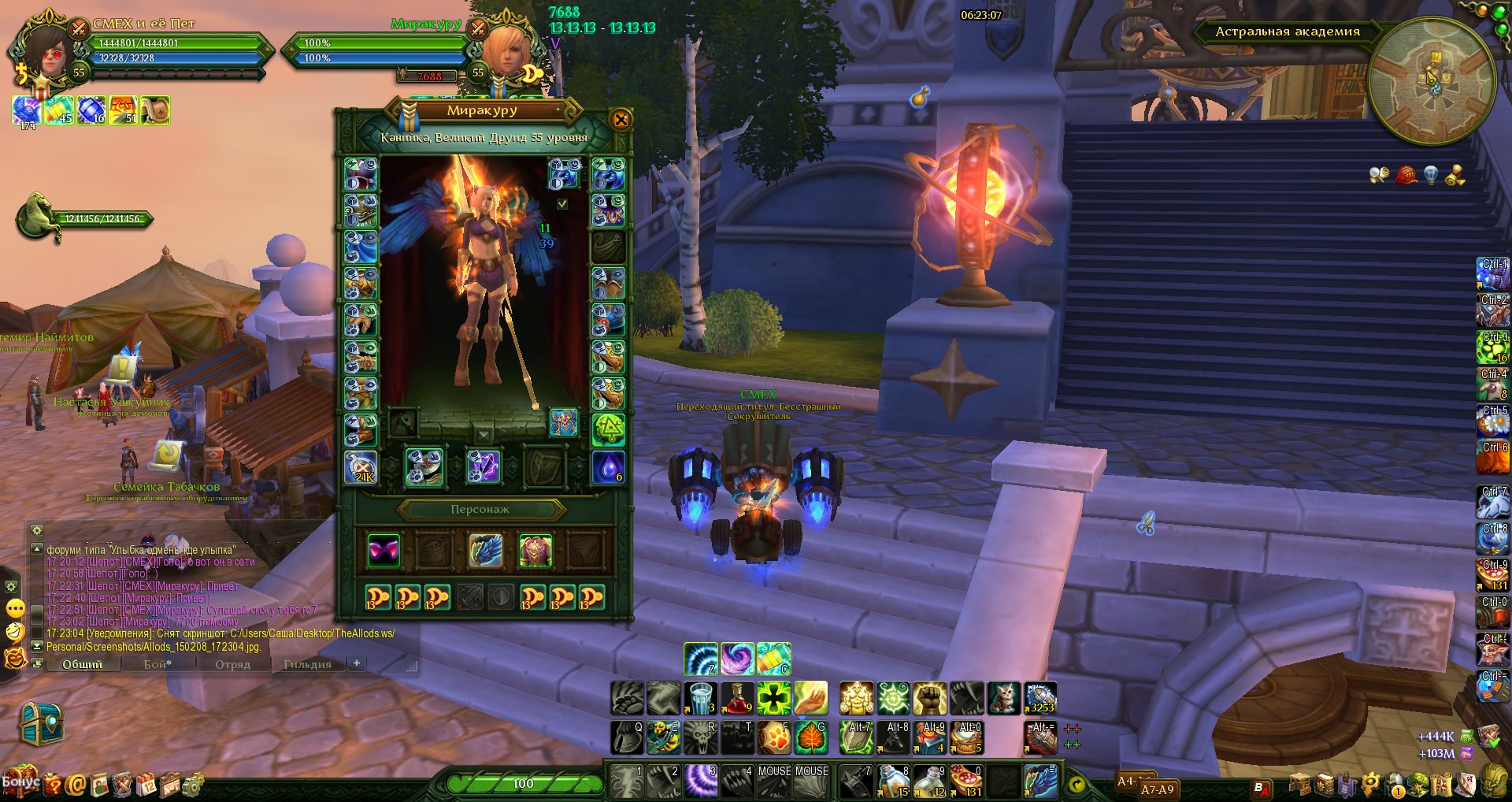Select the pink butterfly mask slot

384,551
